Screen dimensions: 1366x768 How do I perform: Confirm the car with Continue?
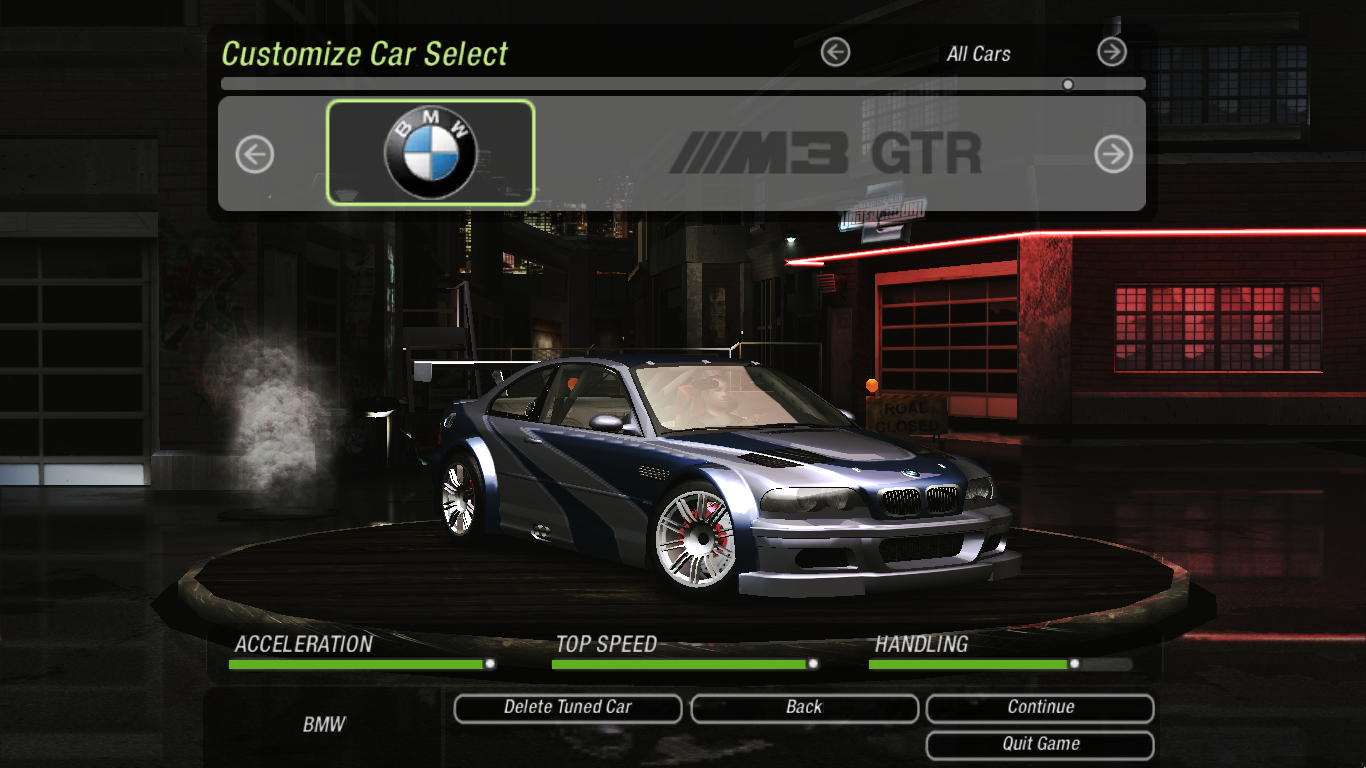tap(1040, 708)
